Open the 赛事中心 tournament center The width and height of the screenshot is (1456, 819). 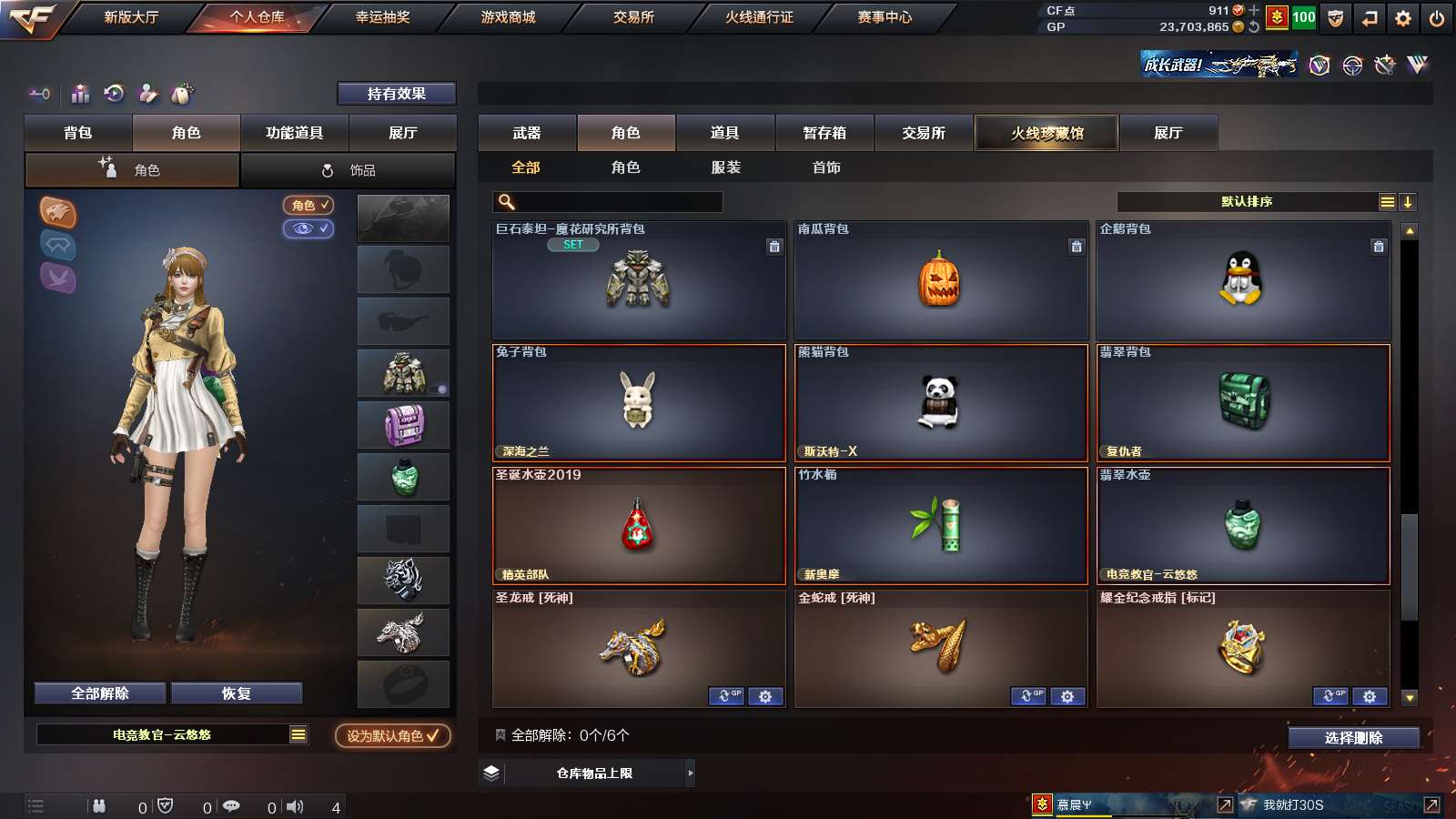(x=885, y=17)
